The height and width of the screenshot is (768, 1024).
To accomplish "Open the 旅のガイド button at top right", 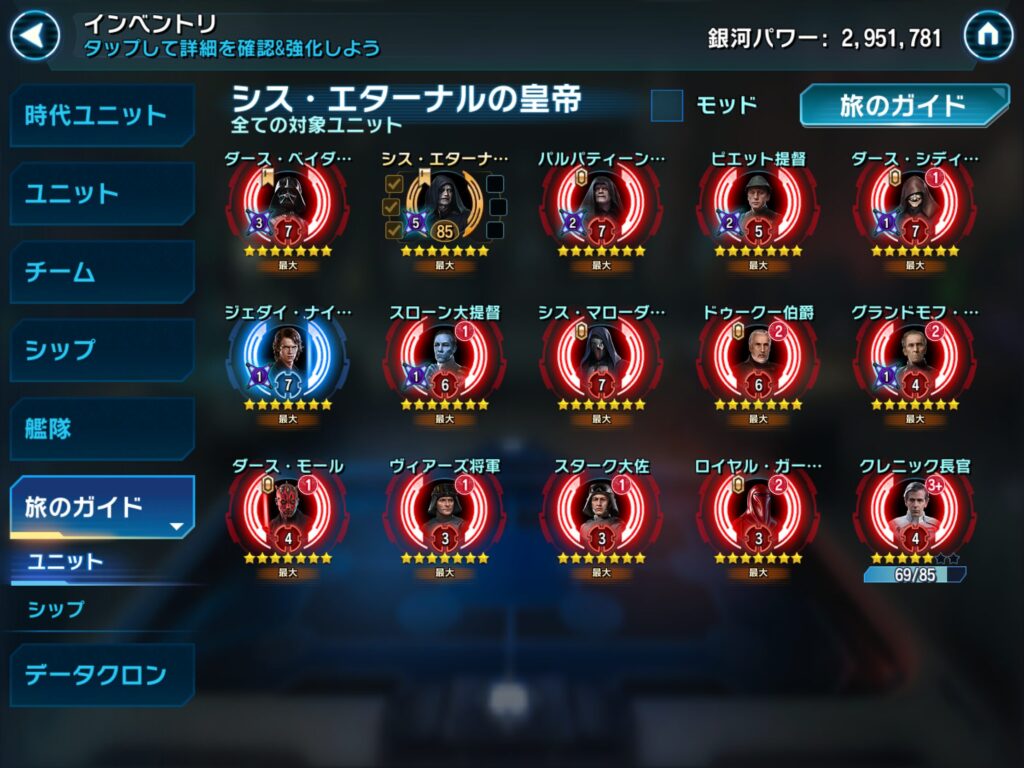I will [902, 106].
